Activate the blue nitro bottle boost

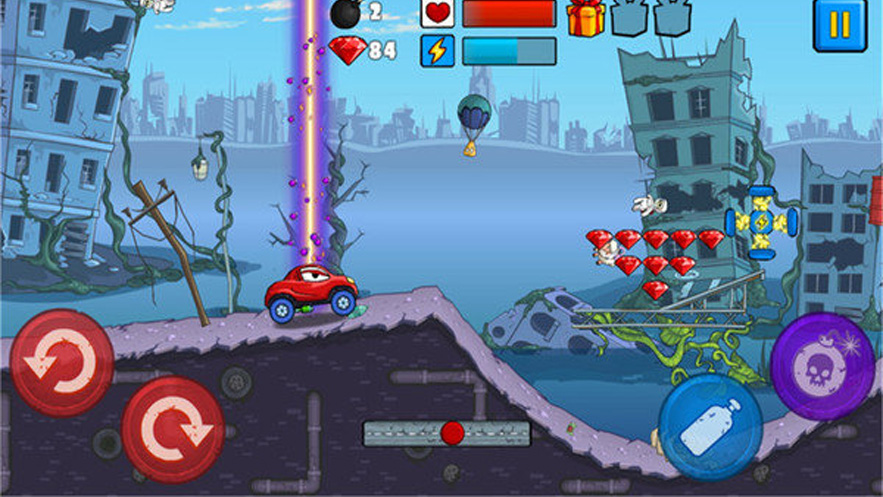coord(710,426)
